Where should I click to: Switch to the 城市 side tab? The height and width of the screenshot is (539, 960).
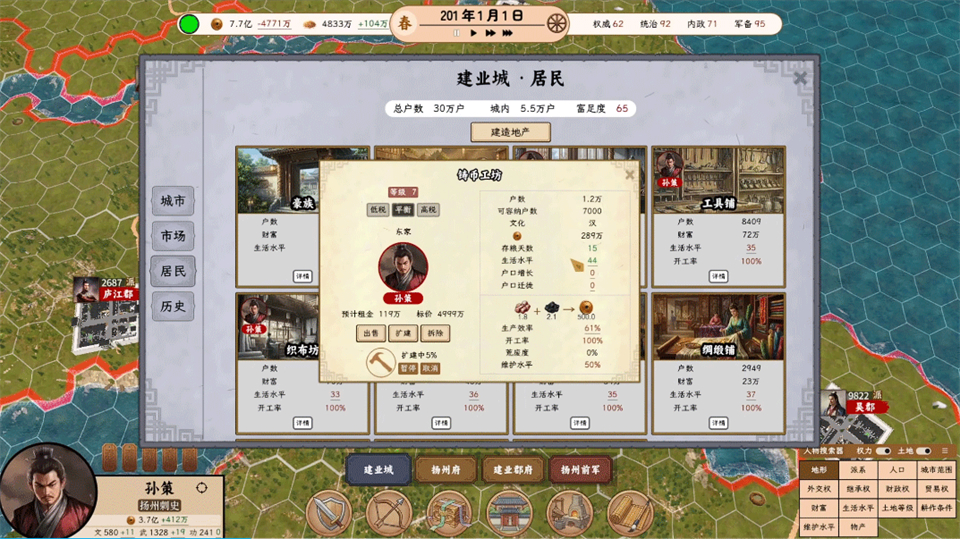[172, 201]
